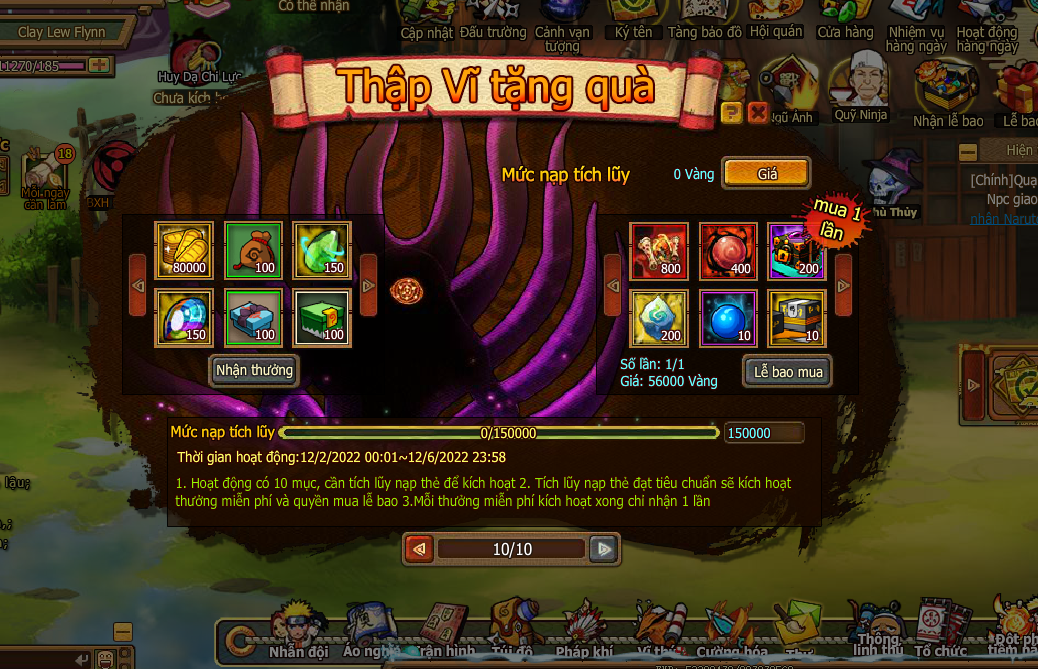Open Hội quán from top menu
Screen dimensions: 1038x669
775,20
